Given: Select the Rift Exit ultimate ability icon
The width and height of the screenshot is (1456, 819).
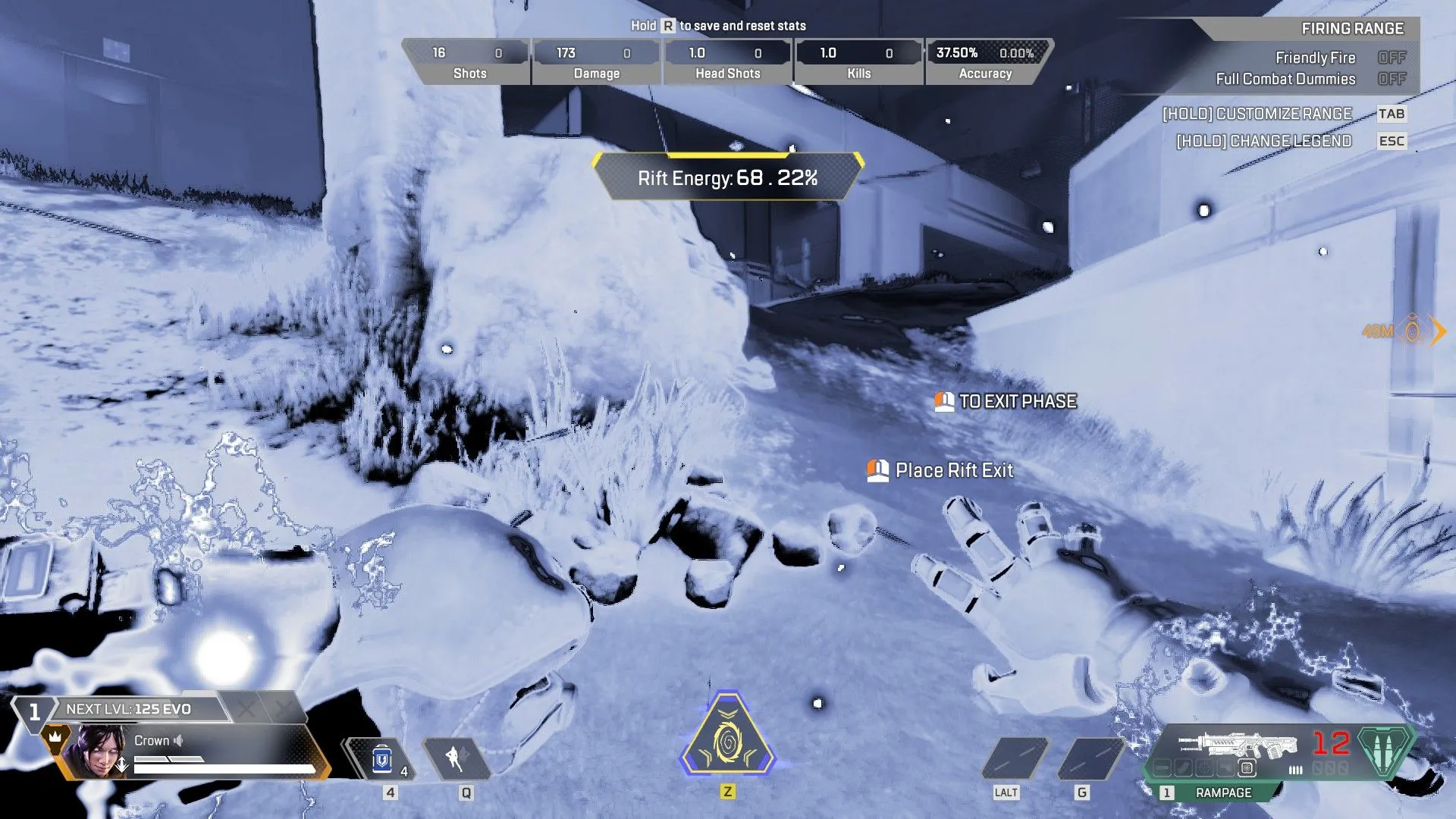Looking at the screenshot, I should 728,739.
